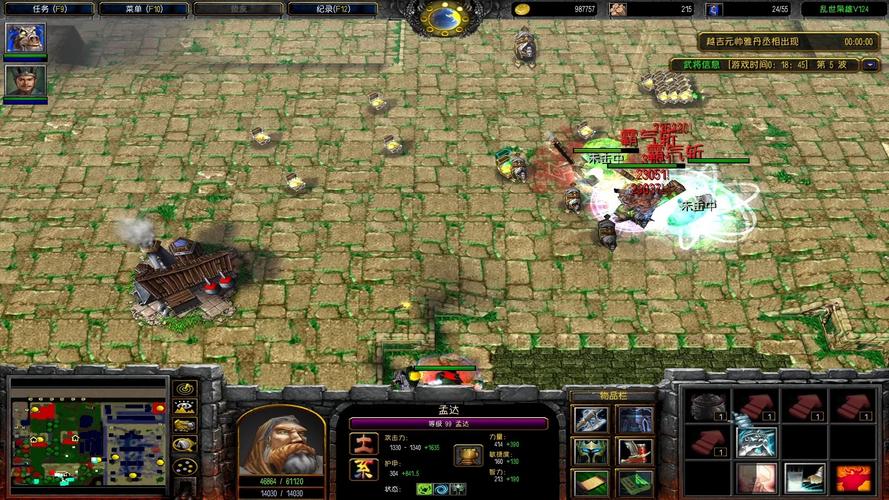Use the green book inventory item
This screenshot has width=889, height=500.
[635, 484]
